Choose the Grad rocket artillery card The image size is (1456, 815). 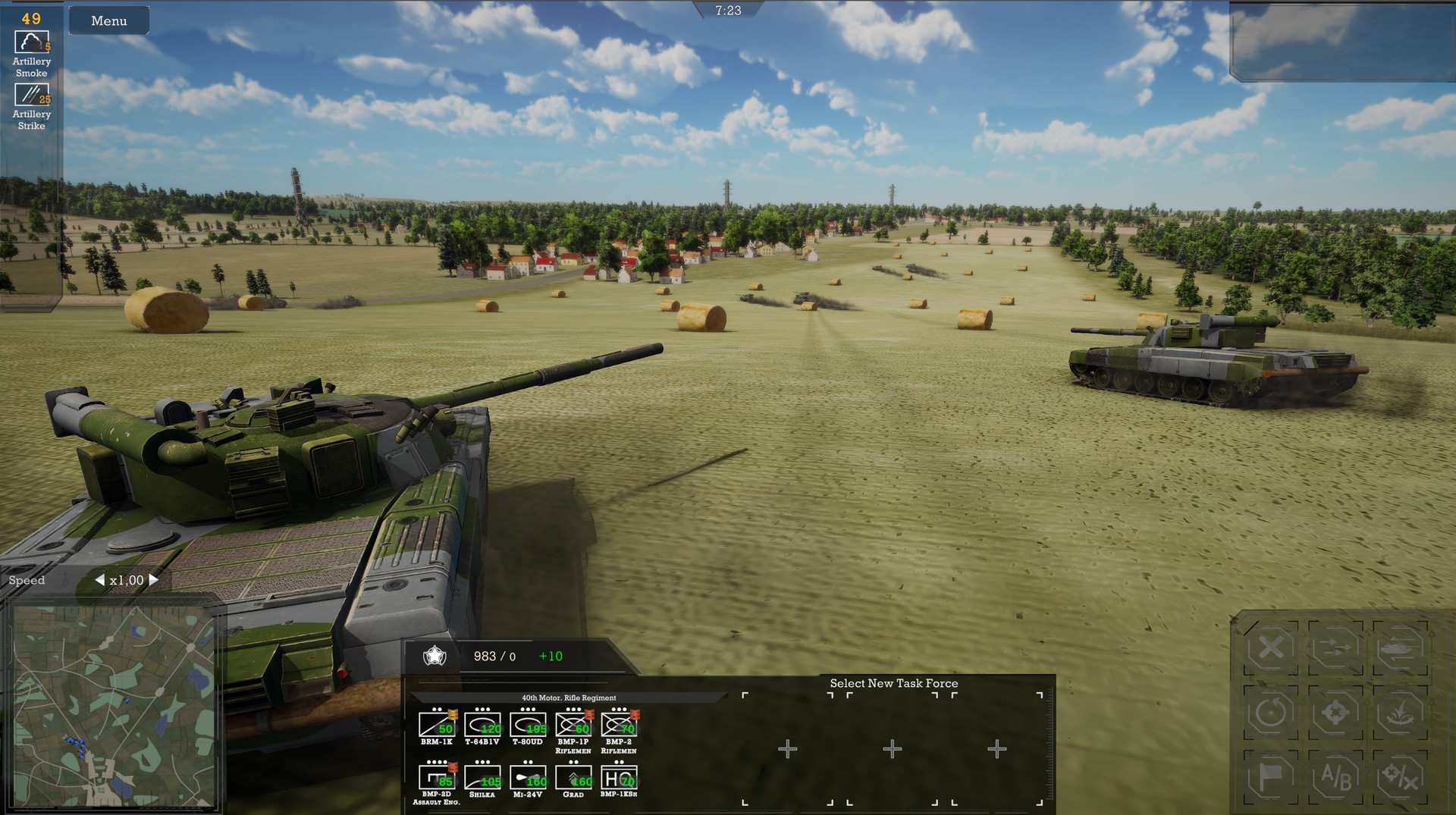573,779
